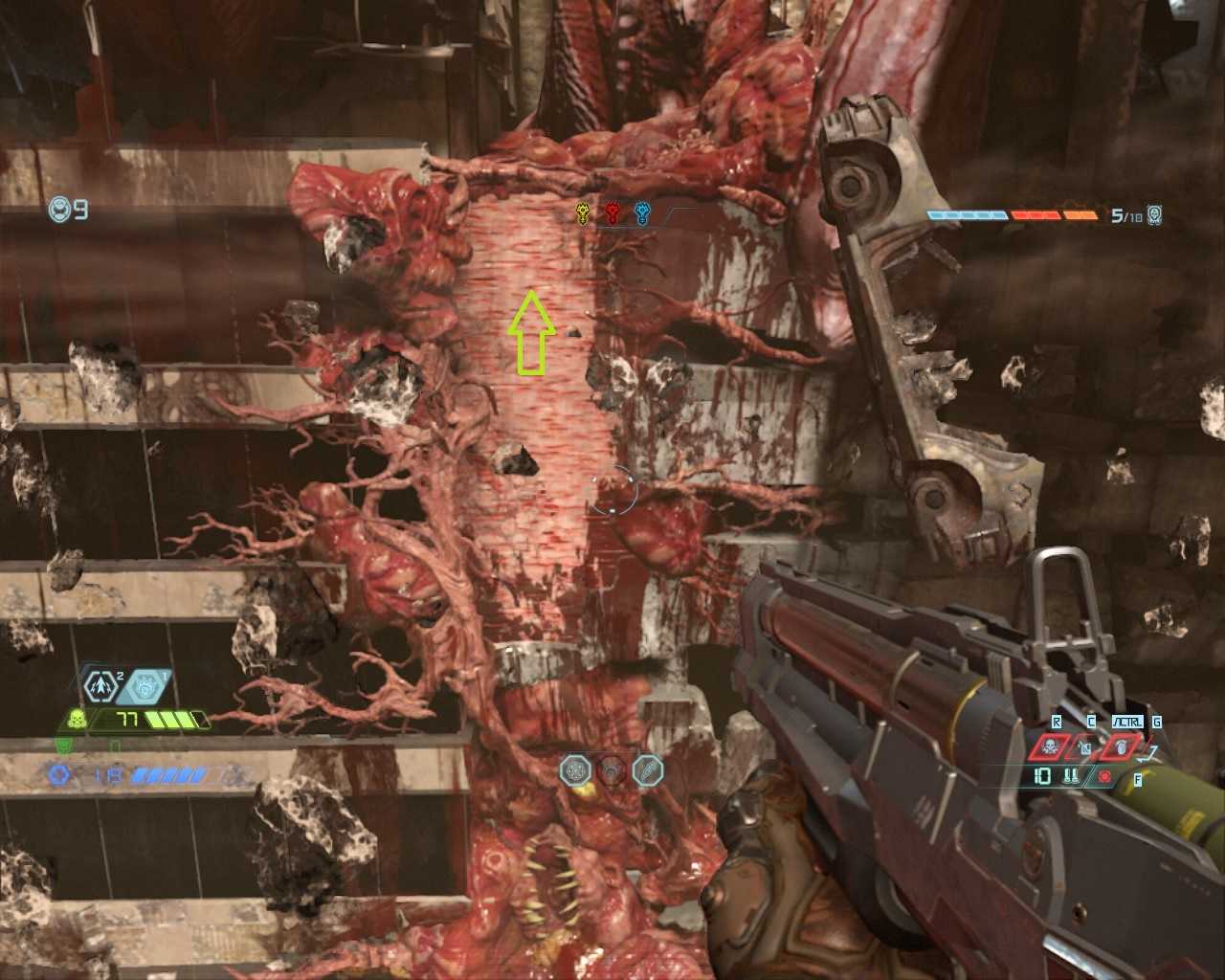
Task: Click the demon kill counter skull icon
Action: pyautogui.click(x=1155, y=215)
